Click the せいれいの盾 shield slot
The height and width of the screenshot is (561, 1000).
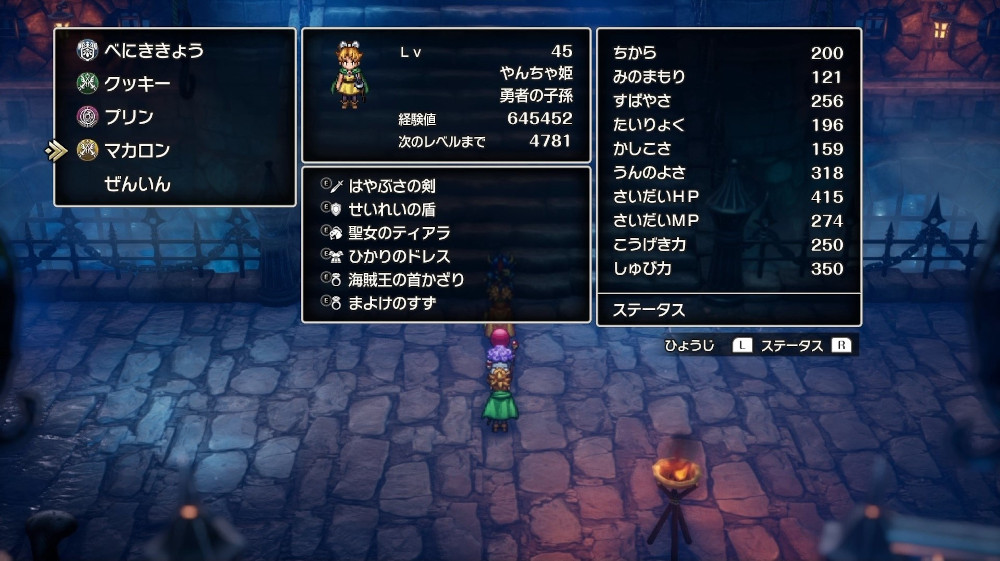coord(391,209)
